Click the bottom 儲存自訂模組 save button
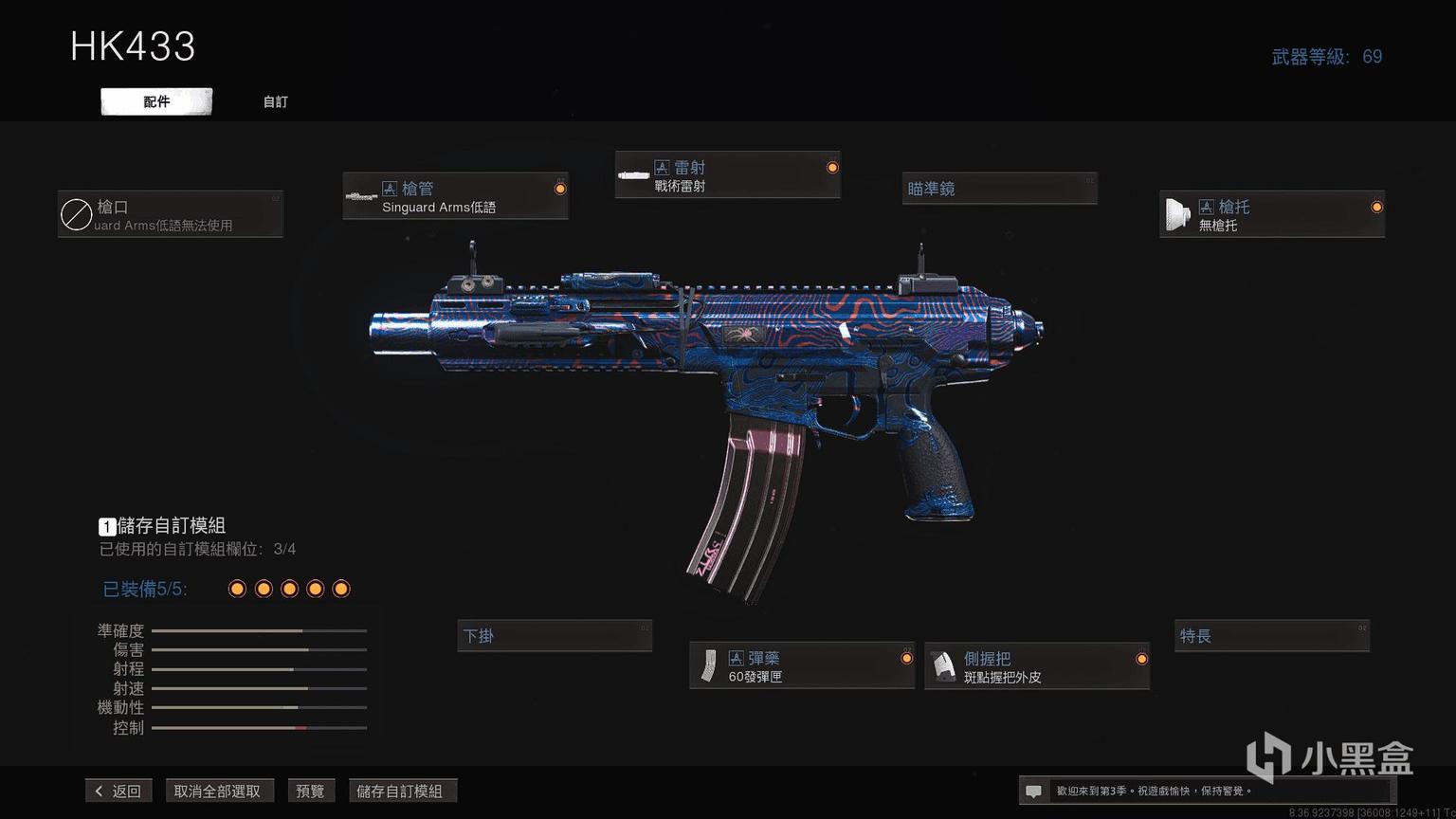1456x819 pixels. 400,791
